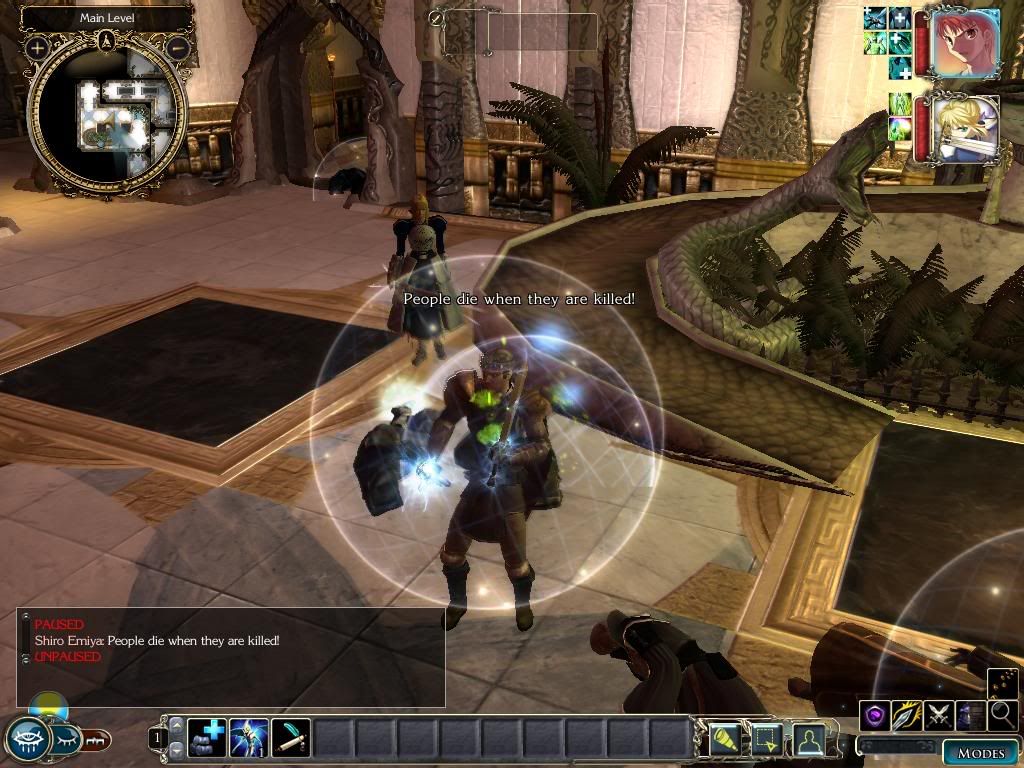1024x768 pixels.
Task: Zoom out the minimap with the minus button
Action: (x=179, y=47)
